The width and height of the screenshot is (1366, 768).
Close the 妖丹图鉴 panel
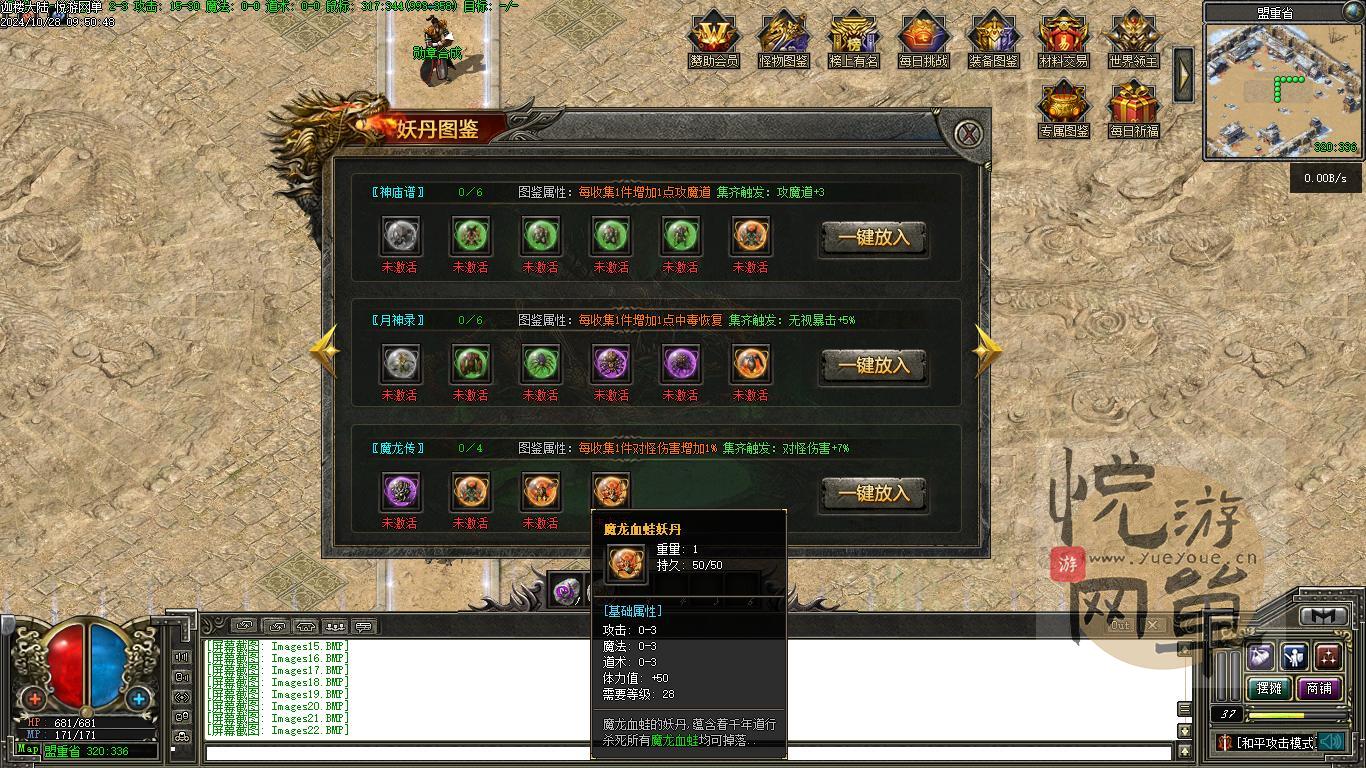click(x=967, y=134)
